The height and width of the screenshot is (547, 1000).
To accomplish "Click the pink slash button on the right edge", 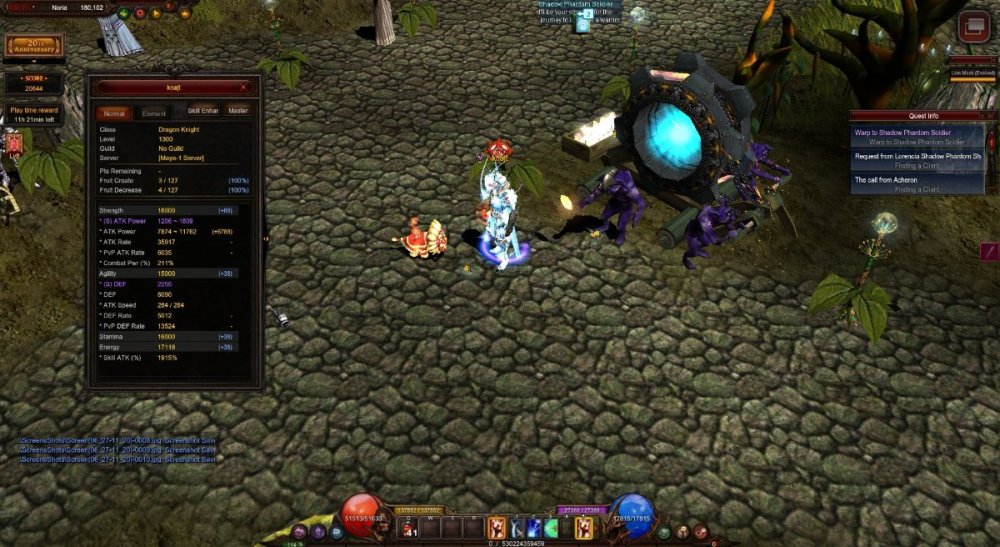I will click(x=989, y=251).
